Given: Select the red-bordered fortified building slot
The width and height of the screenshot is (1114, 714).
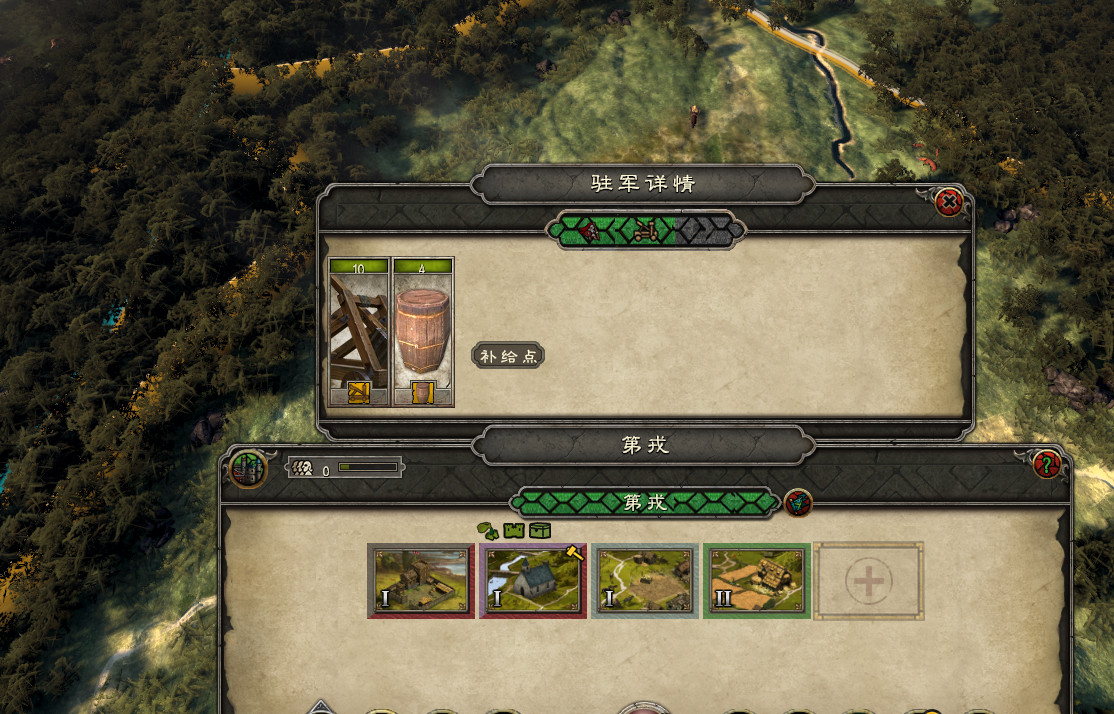Looking at the screenshot, I should [421, 581].
